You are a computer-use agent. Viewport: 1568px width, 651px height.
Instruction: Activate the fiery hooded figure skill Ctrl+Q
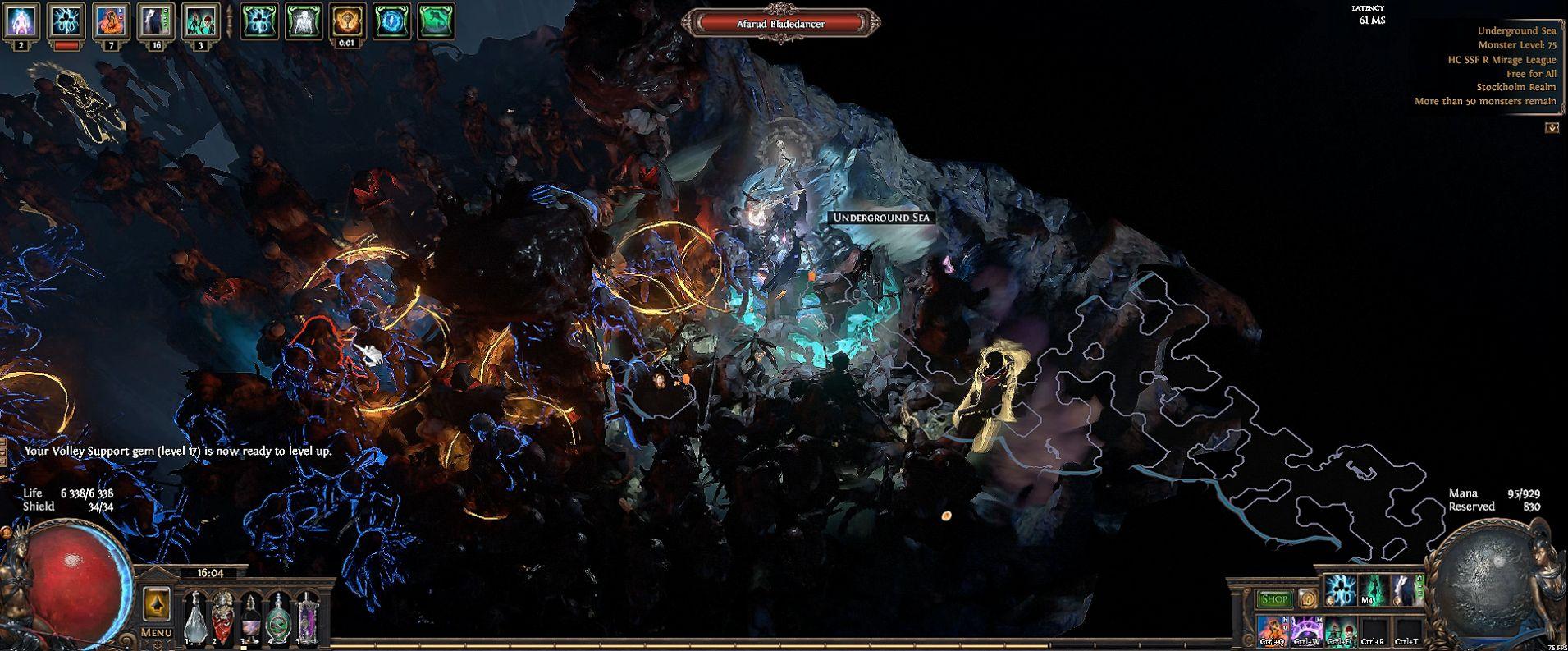click(1273, 630)
